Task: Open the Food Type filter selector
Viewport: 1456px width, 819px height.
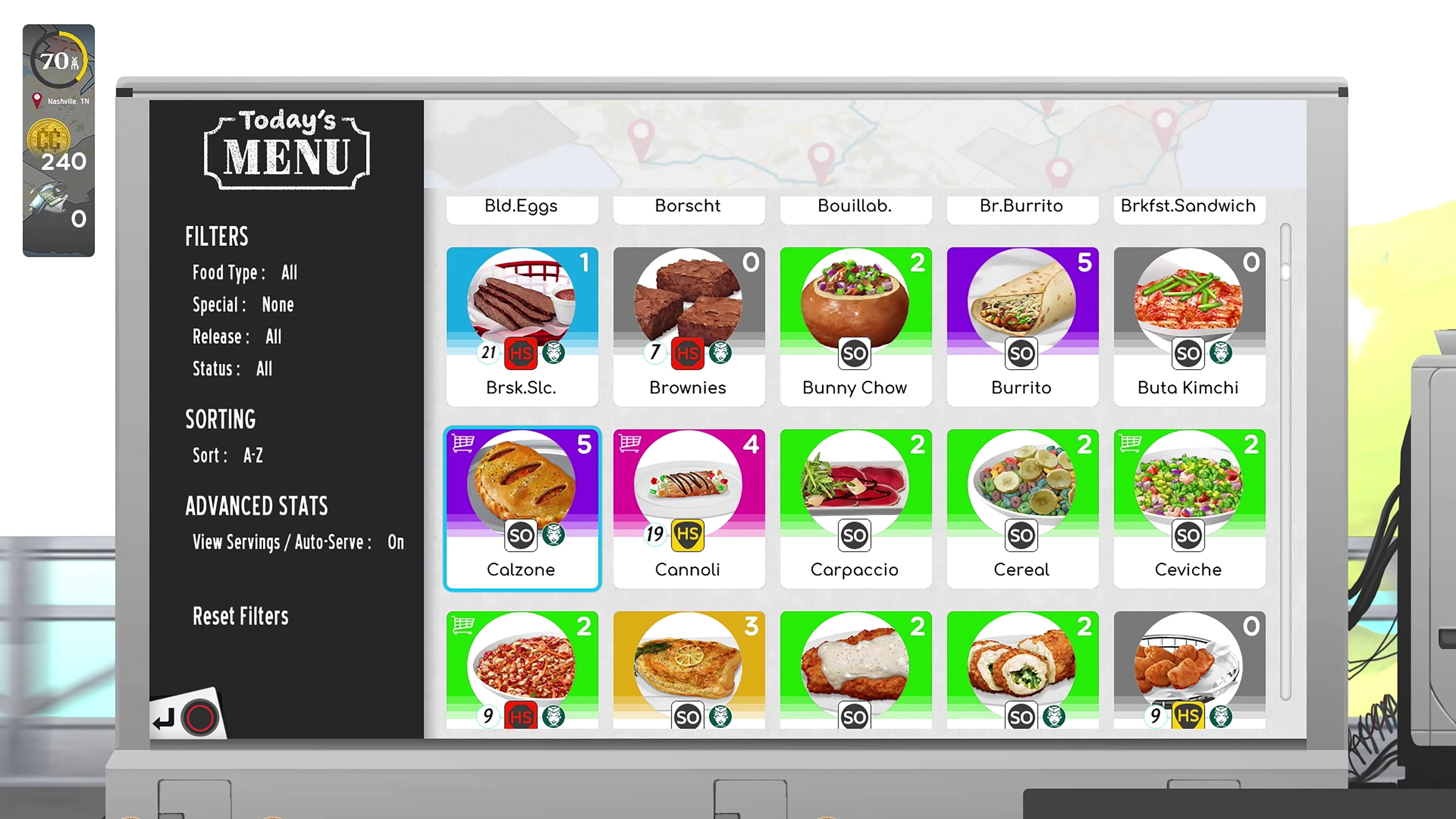Action: 289,273
